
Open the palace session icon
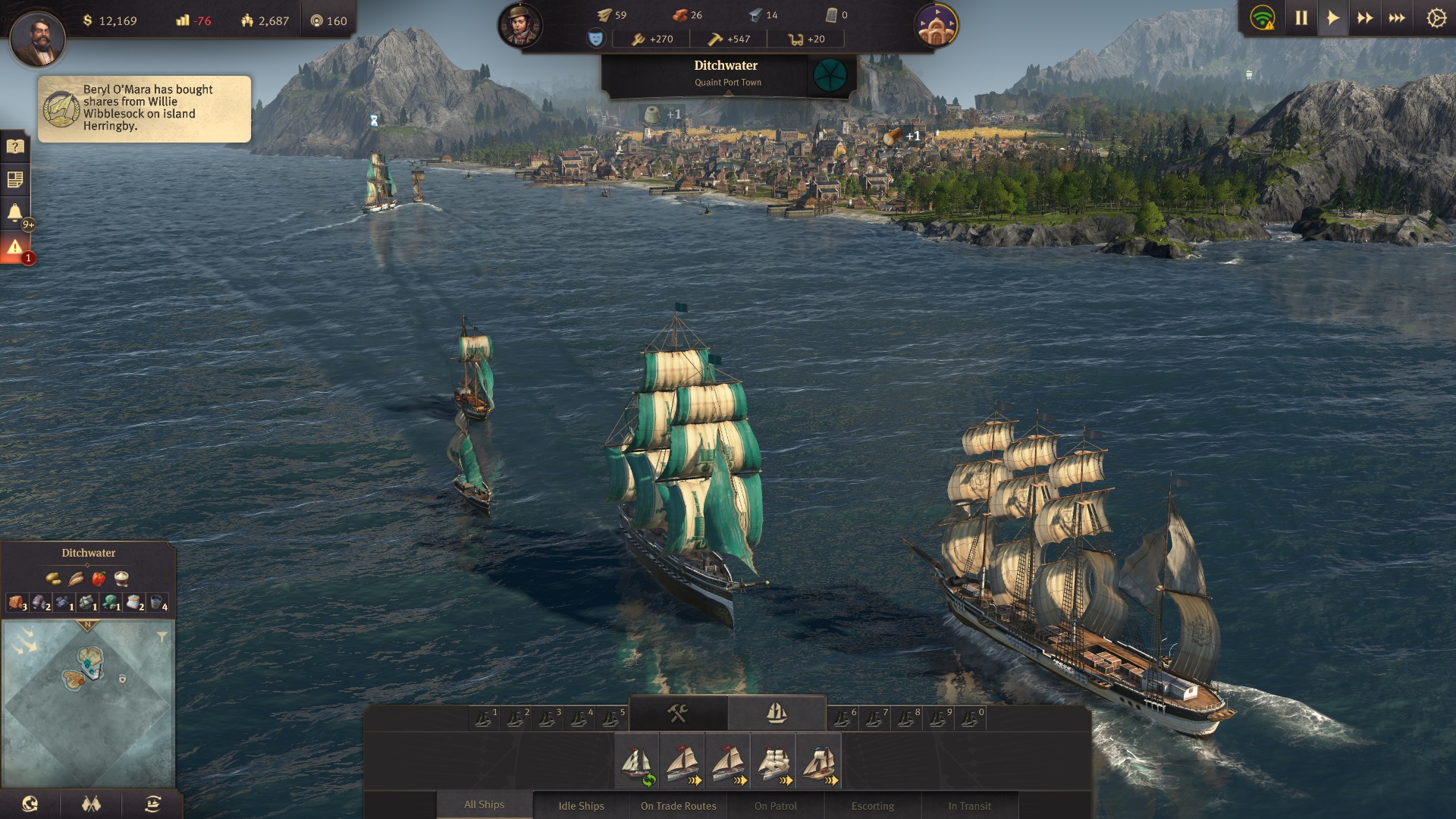(936, 25)
